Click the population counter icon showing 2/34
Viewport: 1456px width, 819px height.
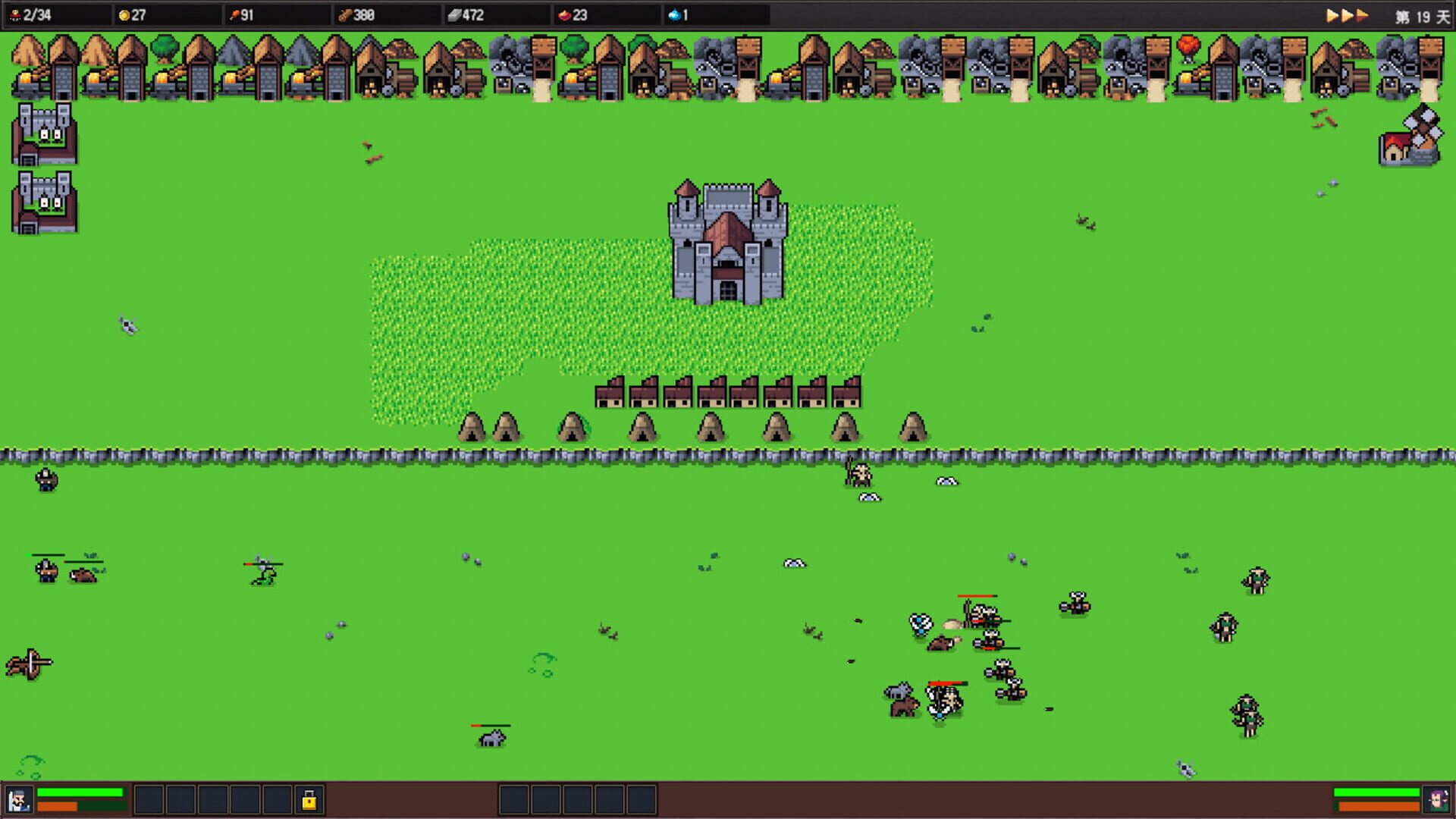(x=17, y=13)
